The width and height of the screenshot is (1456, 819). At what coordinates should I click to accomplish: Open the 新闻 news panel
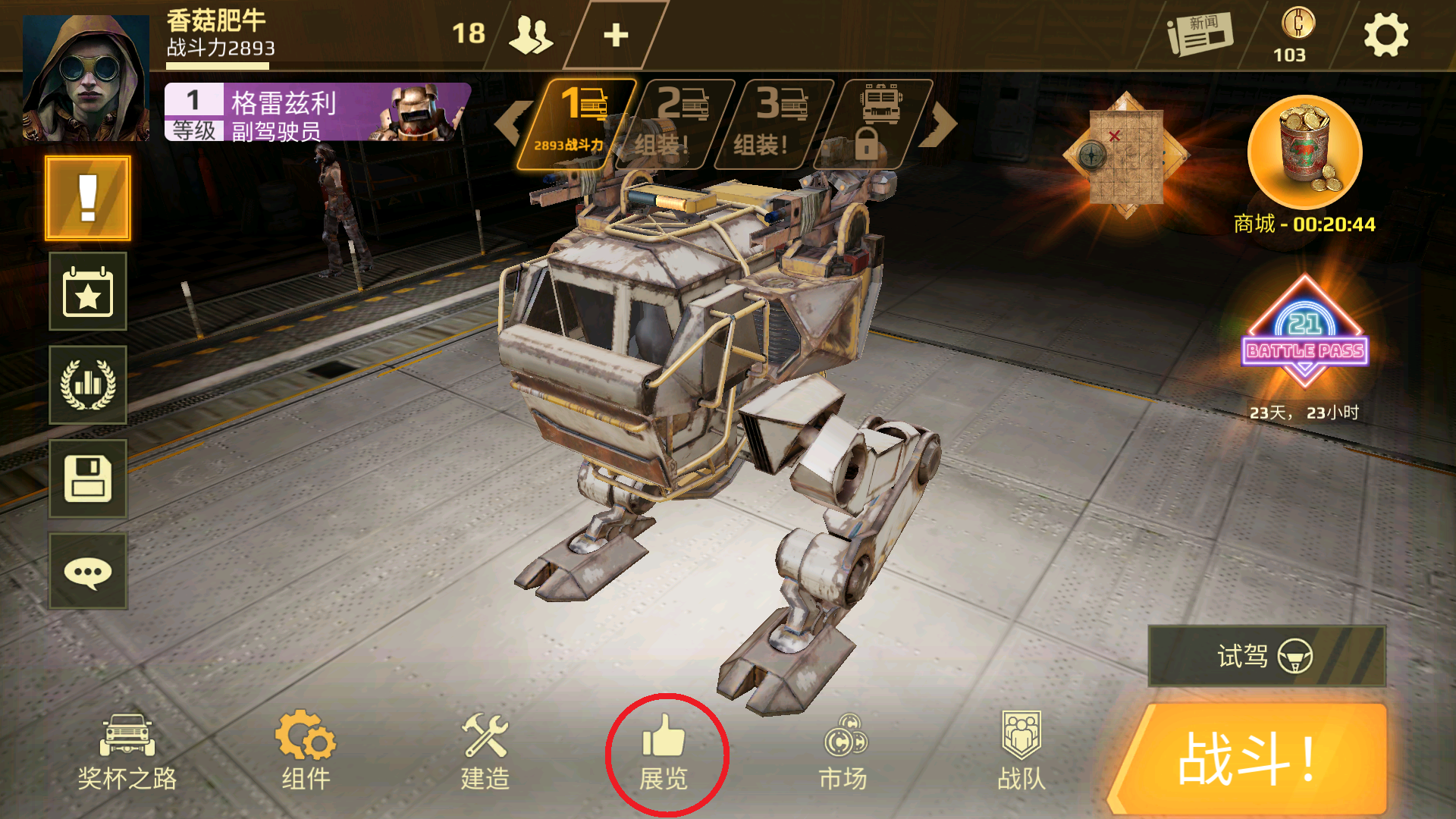tap(1200, 35)
